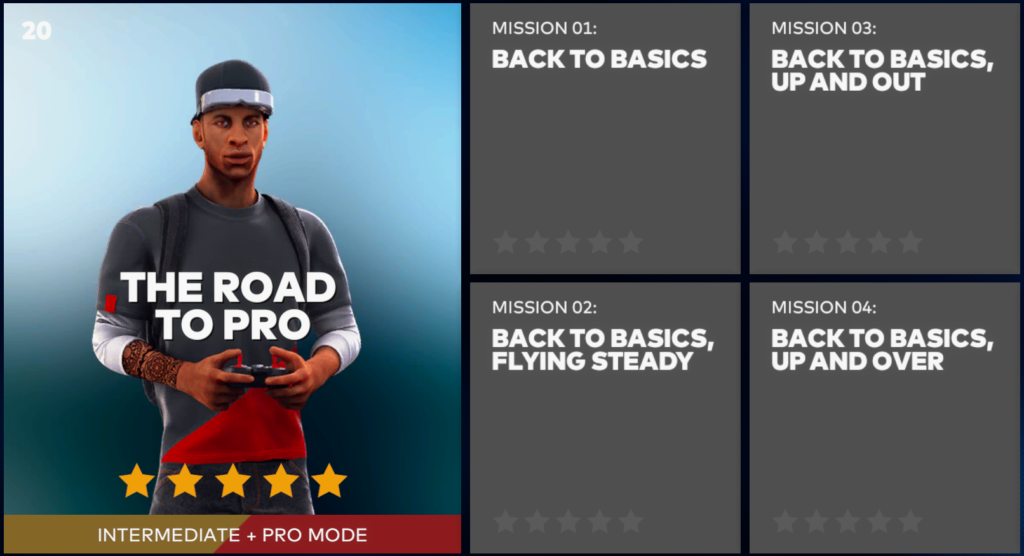The height and width of the screenshot is (556, 1024).
Task: Pick Mission 04: Up and Over
Action: pos(884,417)
